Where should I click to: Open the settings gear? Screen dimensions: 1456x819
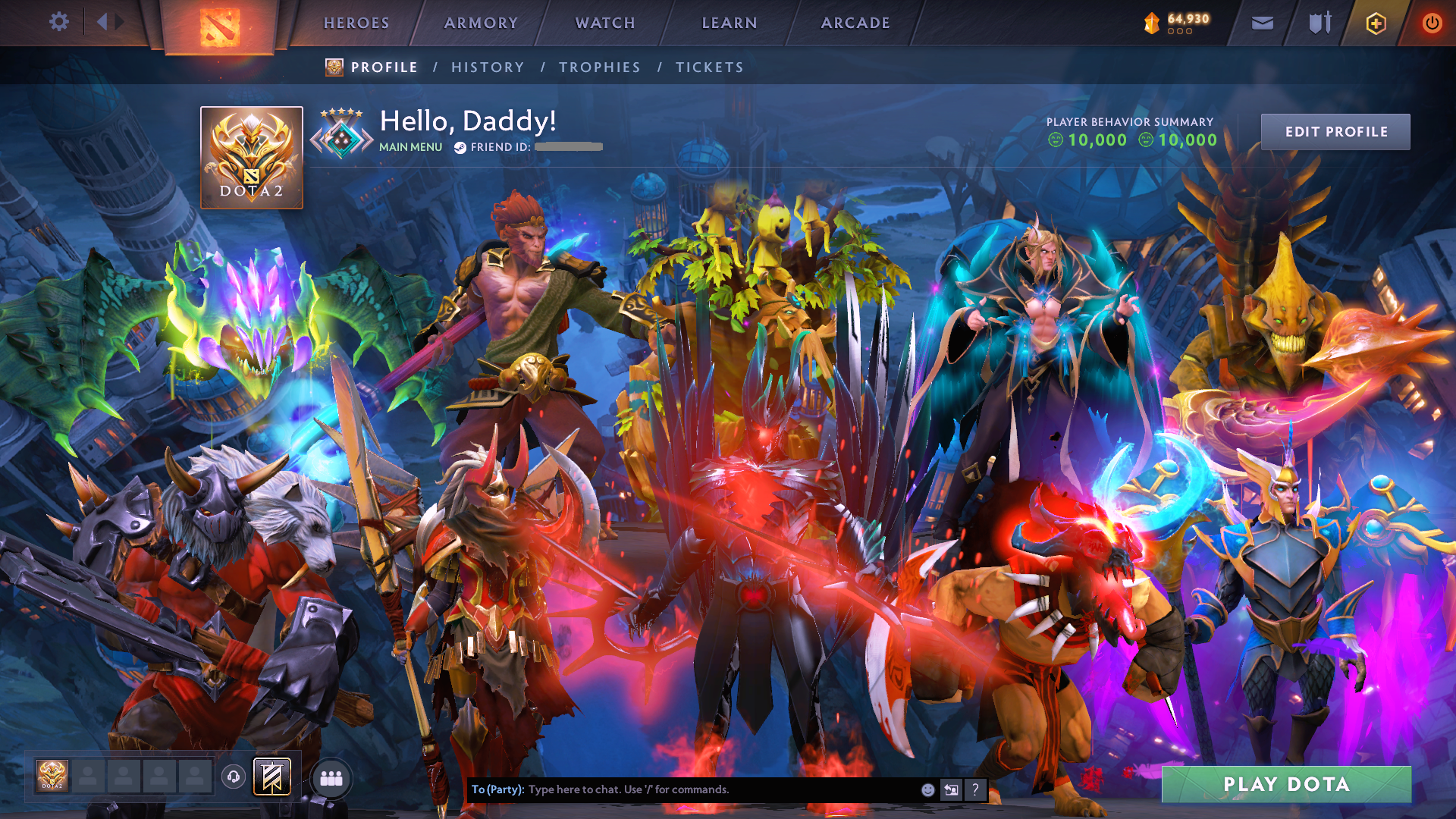click(59, 22)
